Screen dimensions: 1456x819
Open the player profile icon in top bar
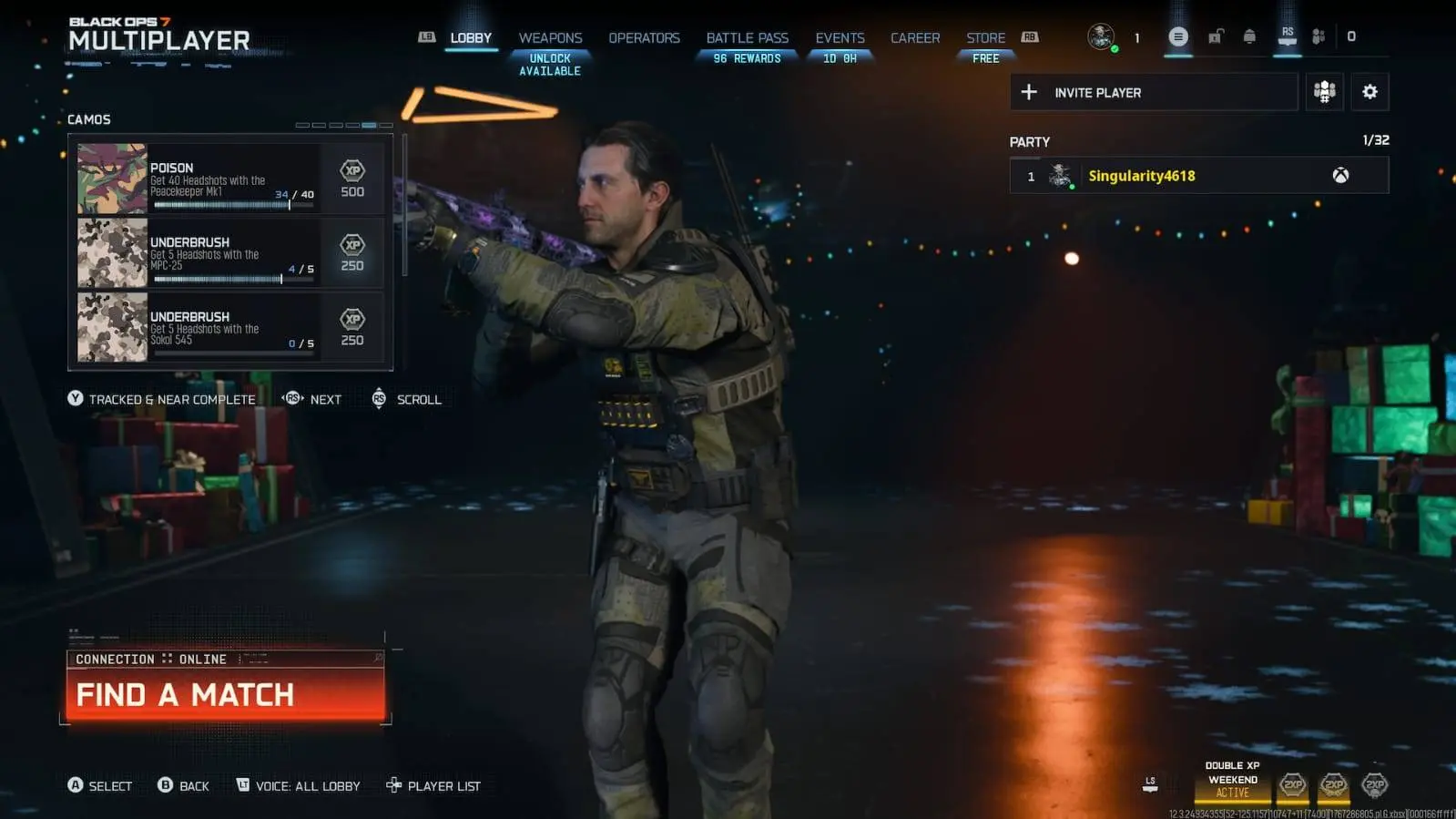coord(1102,37)
